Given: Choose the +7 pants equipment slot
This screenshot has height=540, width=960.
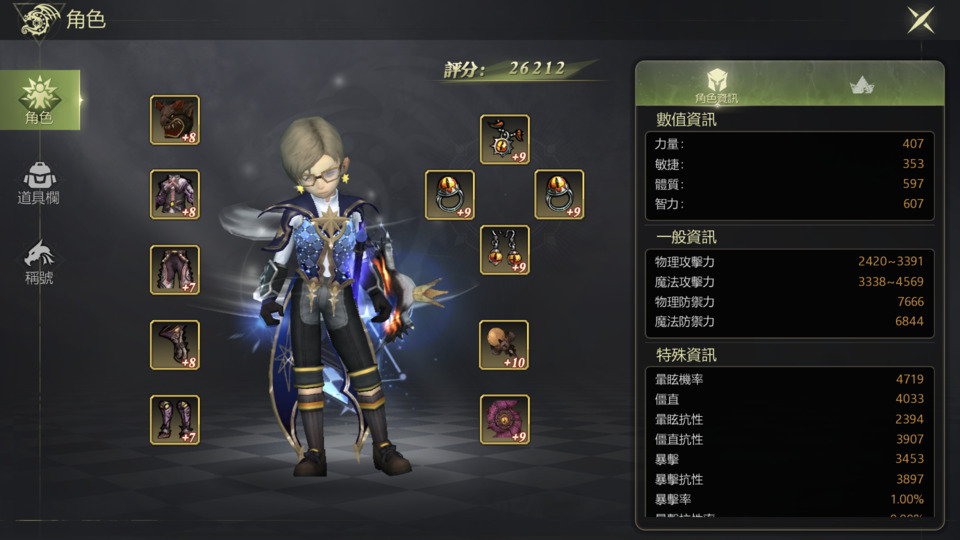Looking at the screenshot, I should pyautogui.click(x=175, y=270).
